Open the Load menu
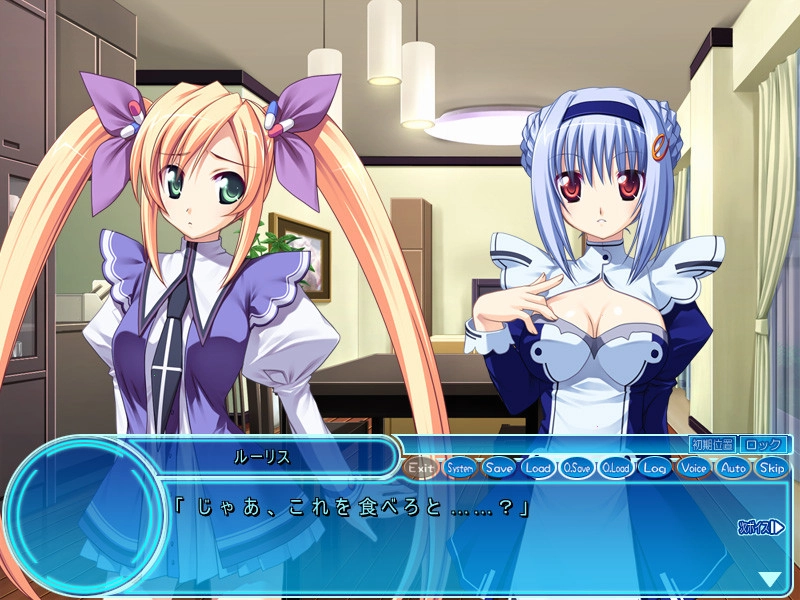This screenshot has height=600, width=800. point(538,467)
